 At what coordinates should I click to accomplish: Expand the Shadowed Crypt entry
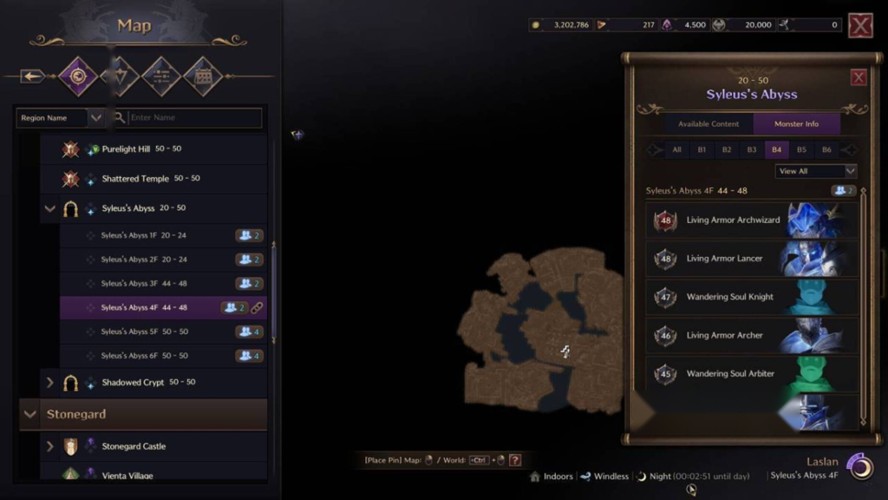click(x=50, y=382)
